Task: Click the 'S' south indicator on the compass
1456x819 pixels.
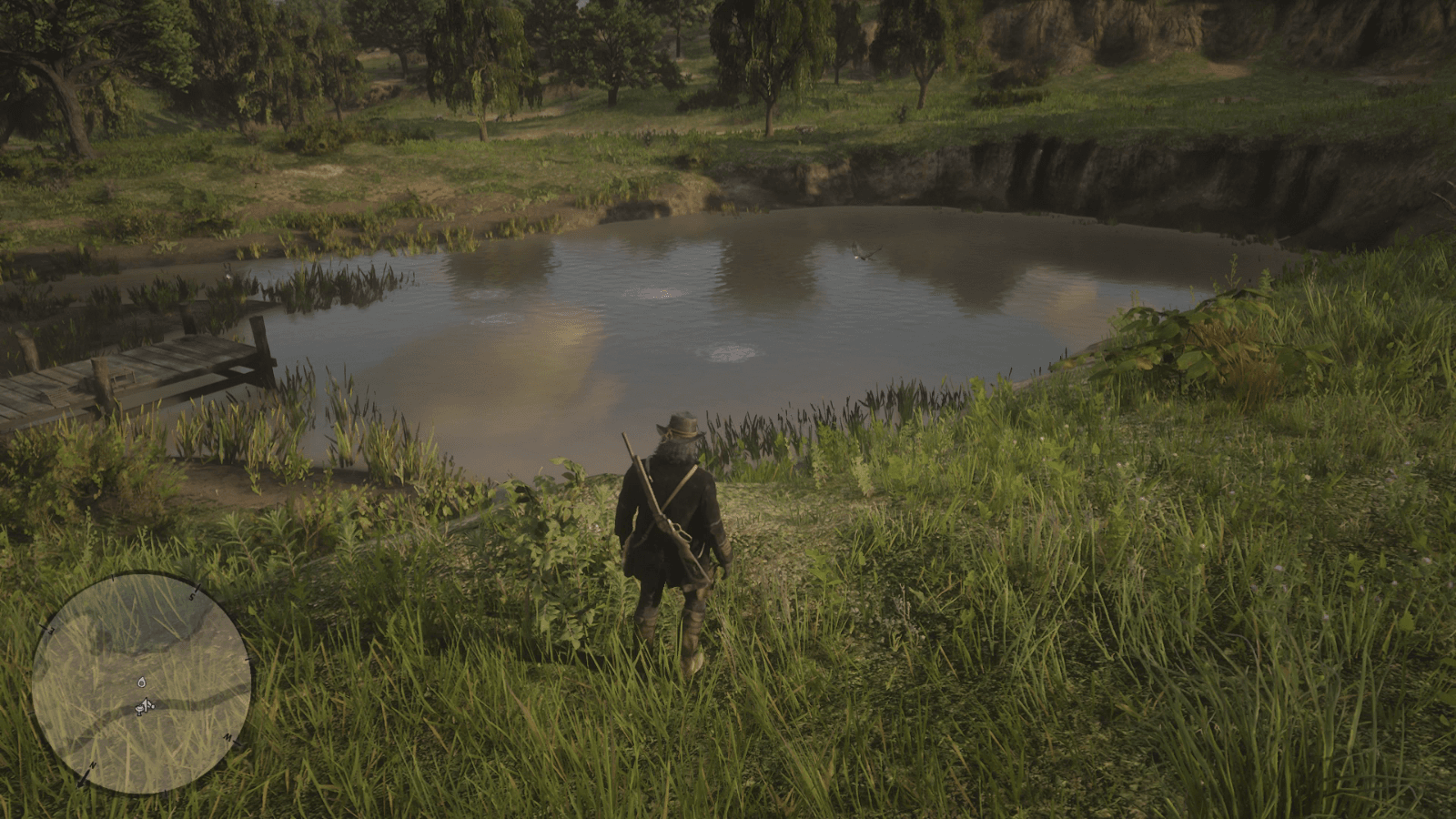Action: click(x=192, y=598)
